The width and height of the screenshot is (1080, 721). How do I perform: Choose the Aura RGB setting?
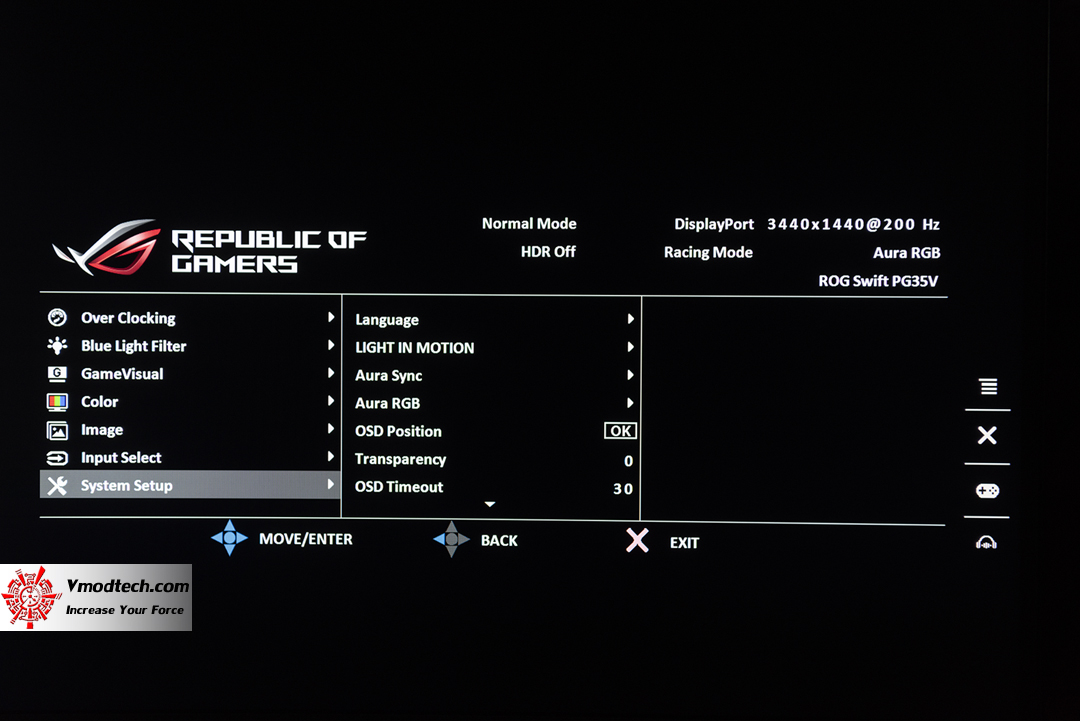click(x=388, y=404)
